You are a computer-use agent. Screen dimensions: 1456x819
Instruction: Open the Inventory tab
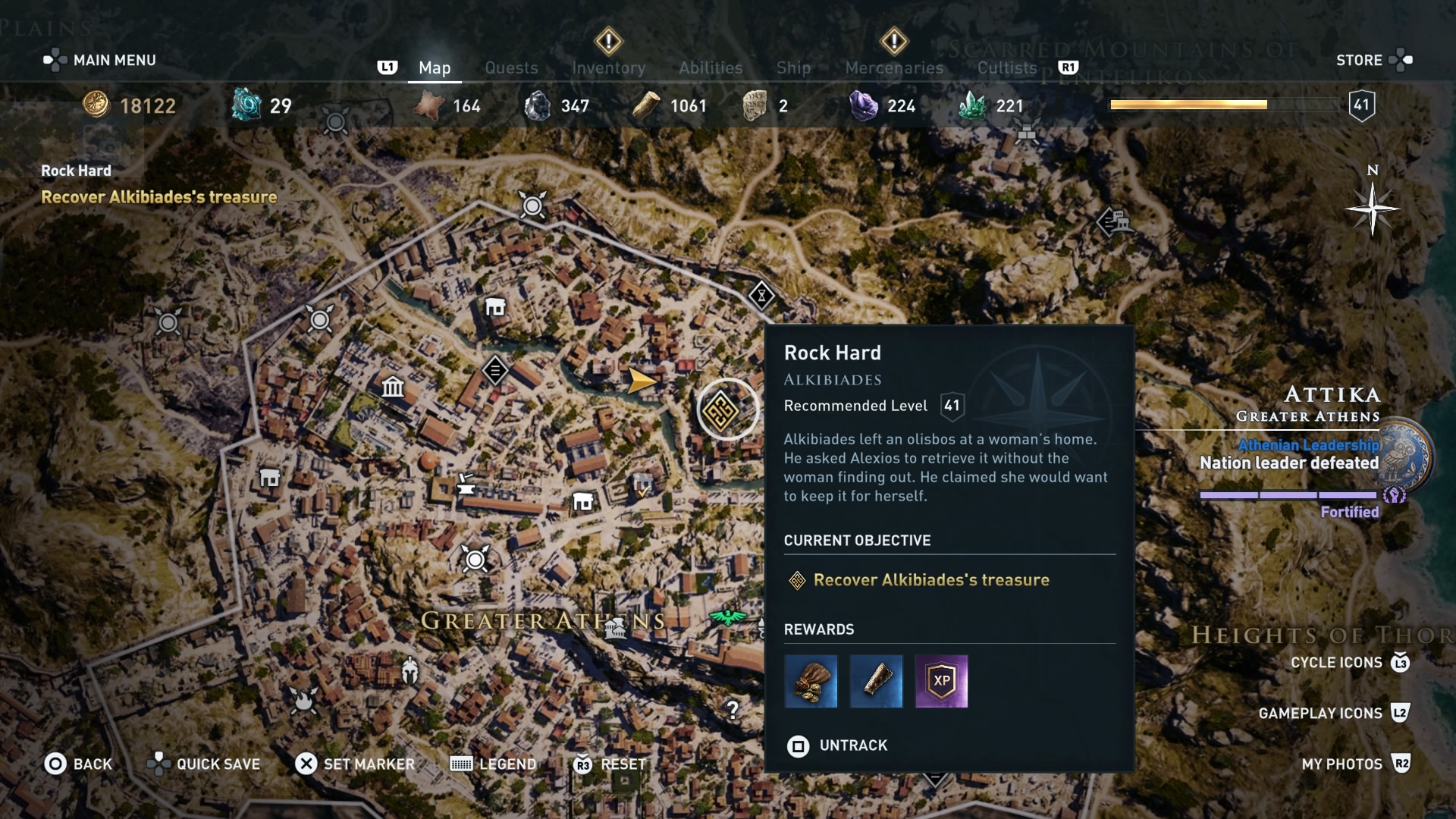click(x=610, y=67)
